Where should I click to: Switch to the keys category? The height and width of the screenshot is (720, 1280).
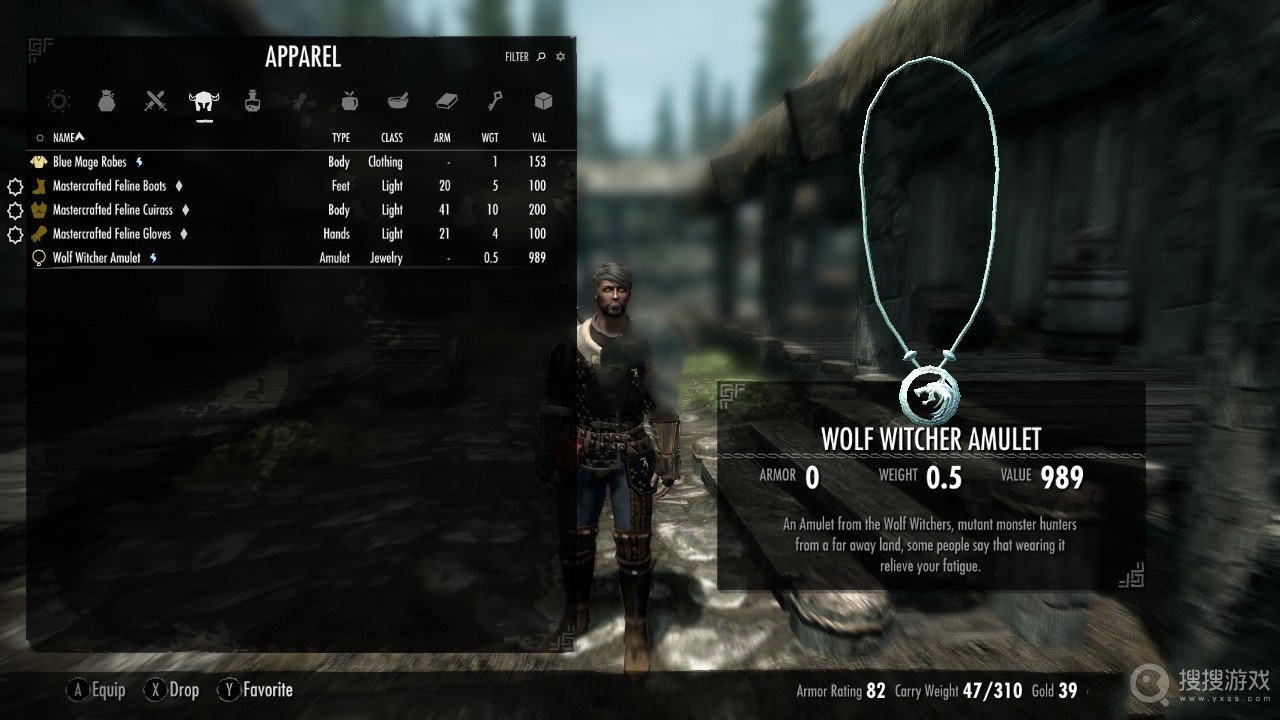(x=494, y=100)
